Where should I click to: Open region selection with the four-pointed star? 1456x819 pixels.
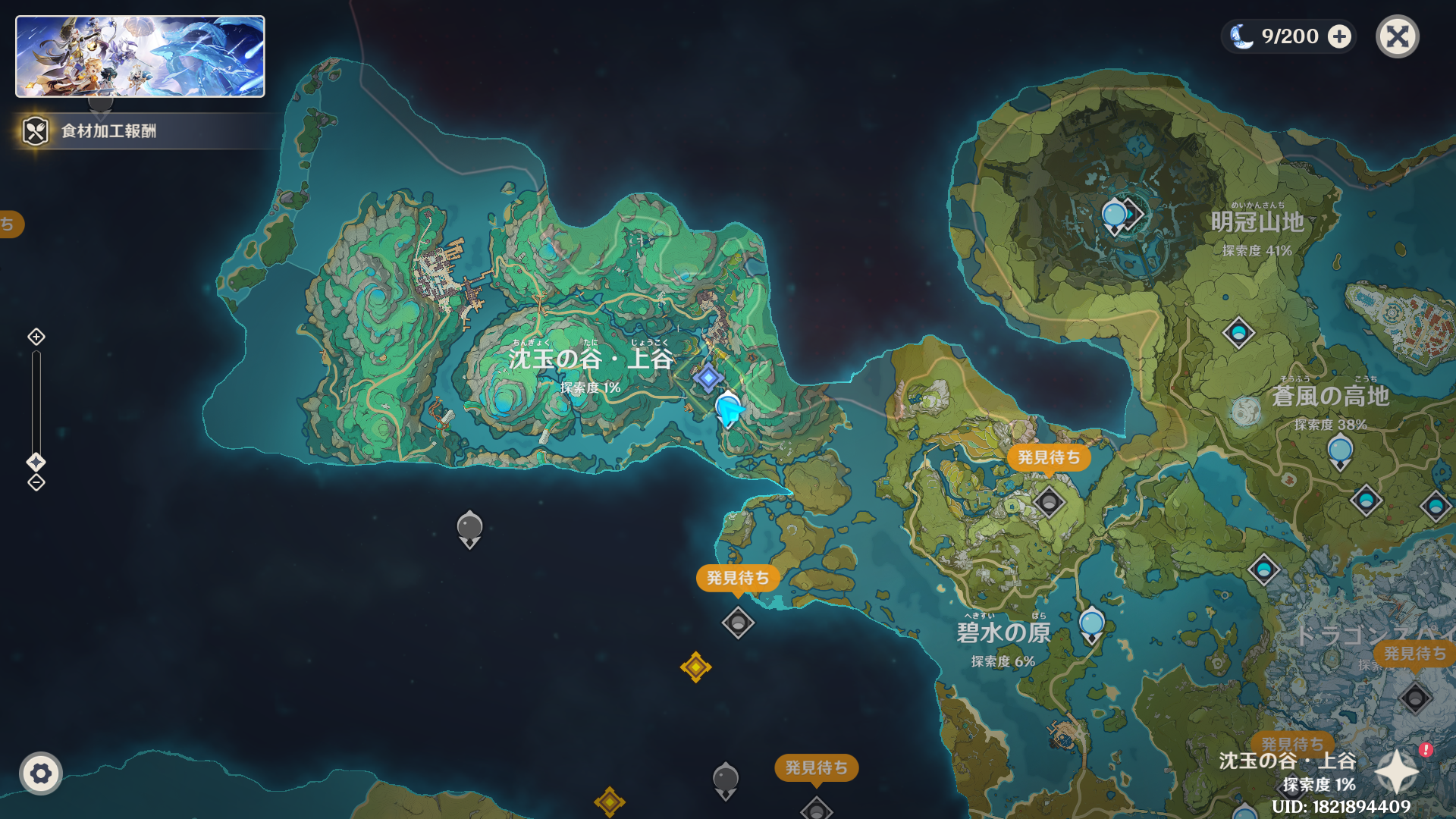click(x=1396, y=772)
